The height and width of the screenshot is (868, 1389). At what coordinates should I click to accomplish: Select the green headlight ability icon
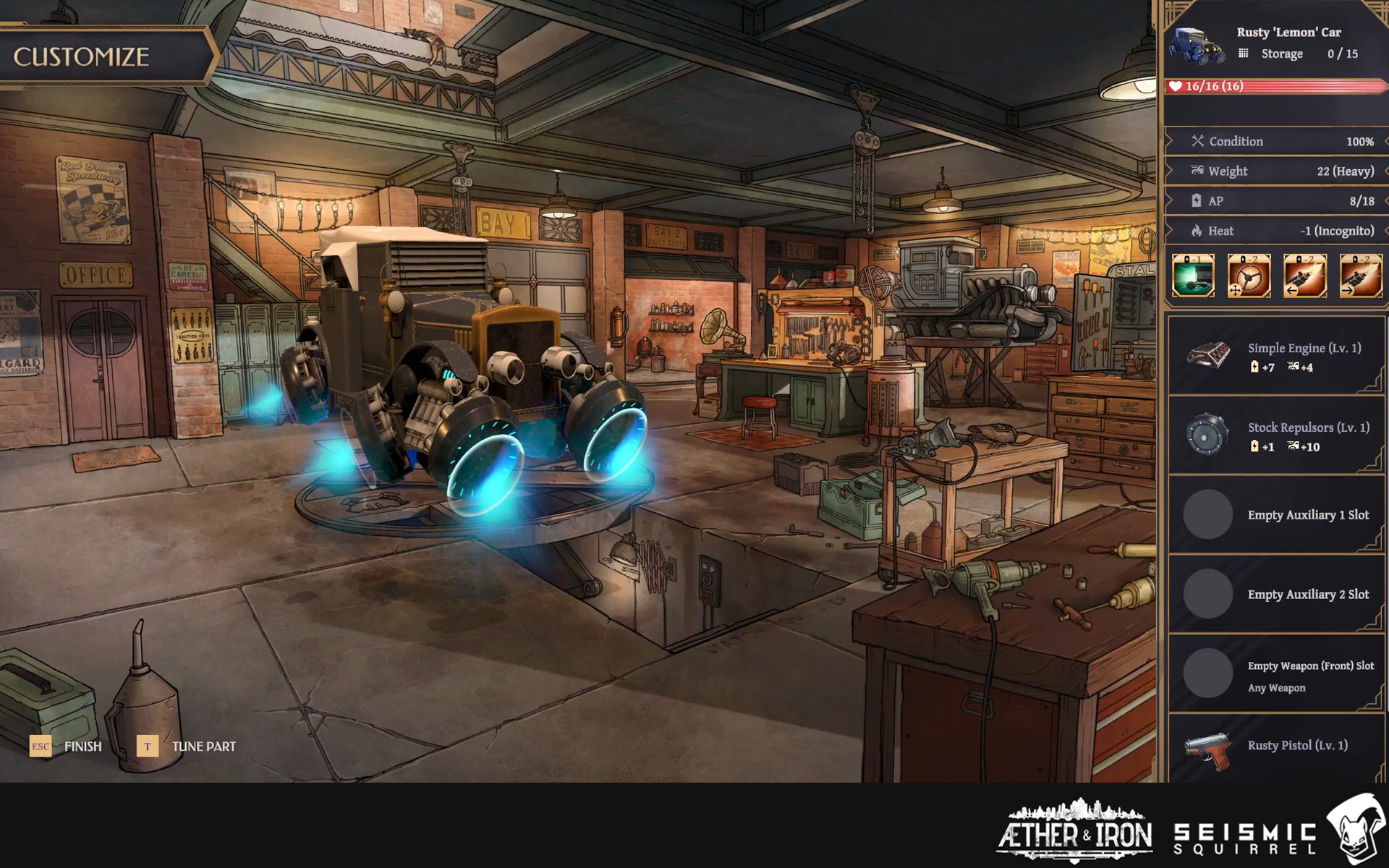tap(1193, 276)
